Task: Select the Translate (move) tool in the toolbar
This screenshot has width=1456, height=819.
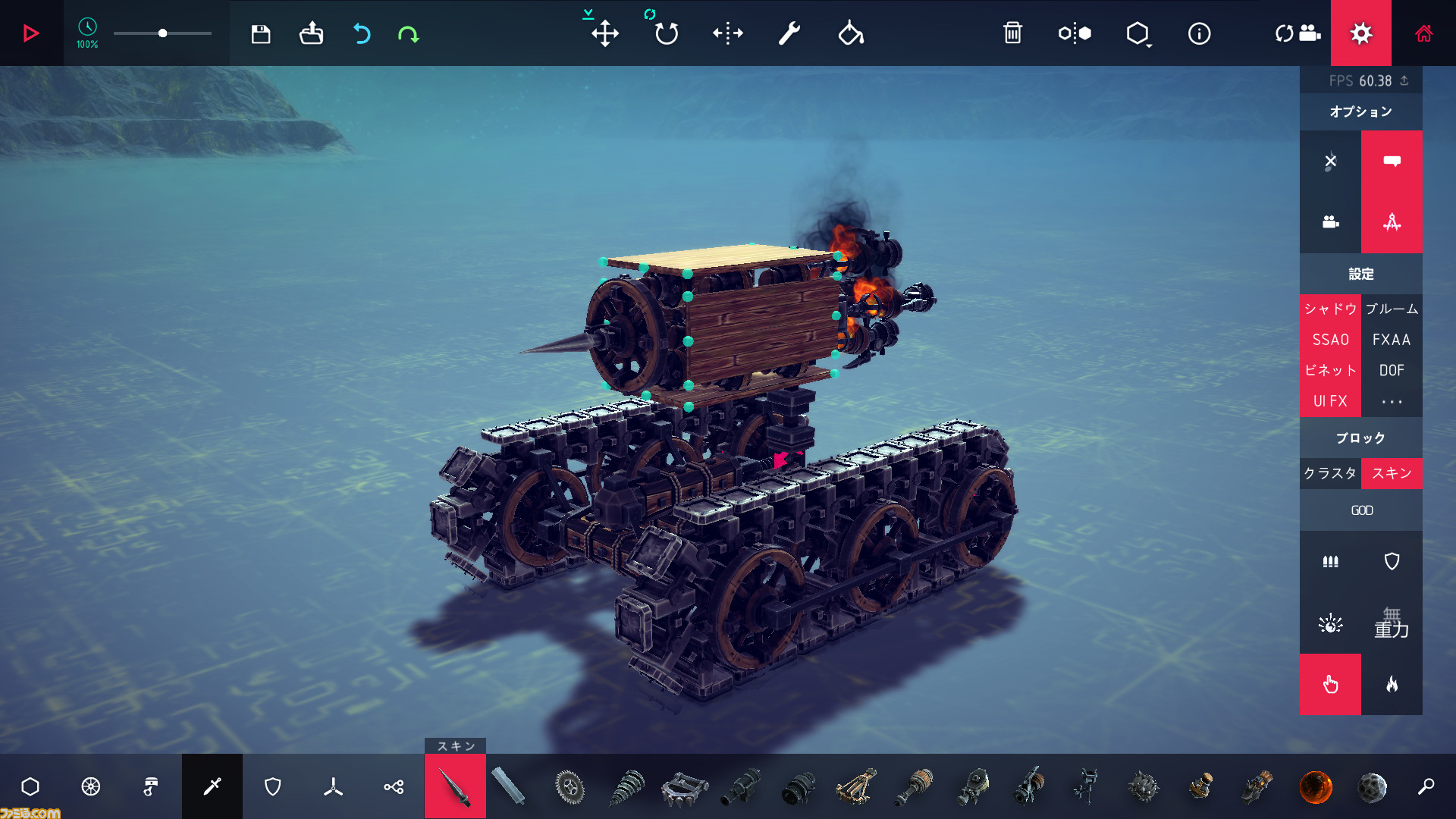Action: (604, 33)
